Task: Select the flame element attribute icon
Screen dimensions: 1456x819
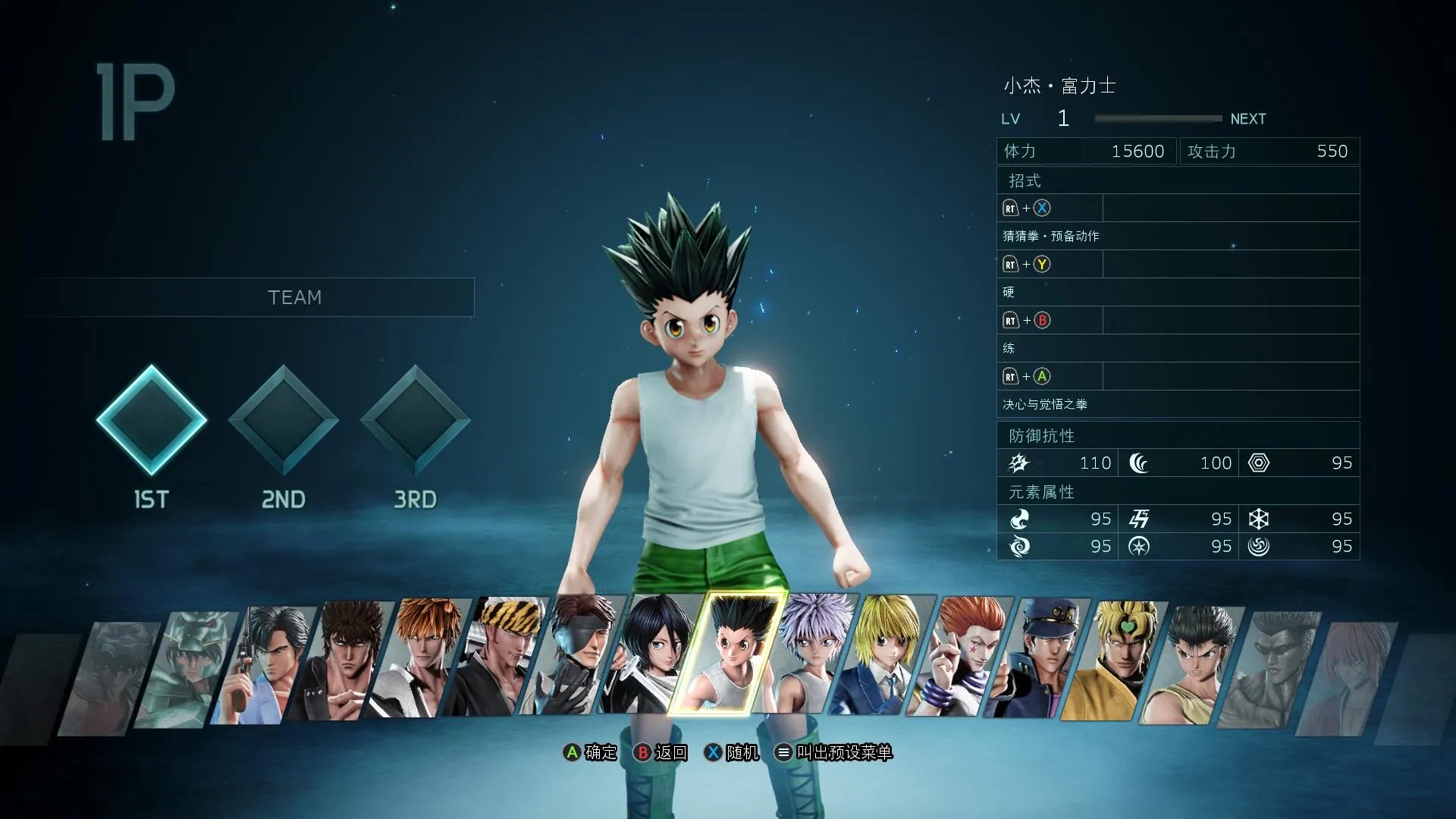Action: (x=1020, y=519)
